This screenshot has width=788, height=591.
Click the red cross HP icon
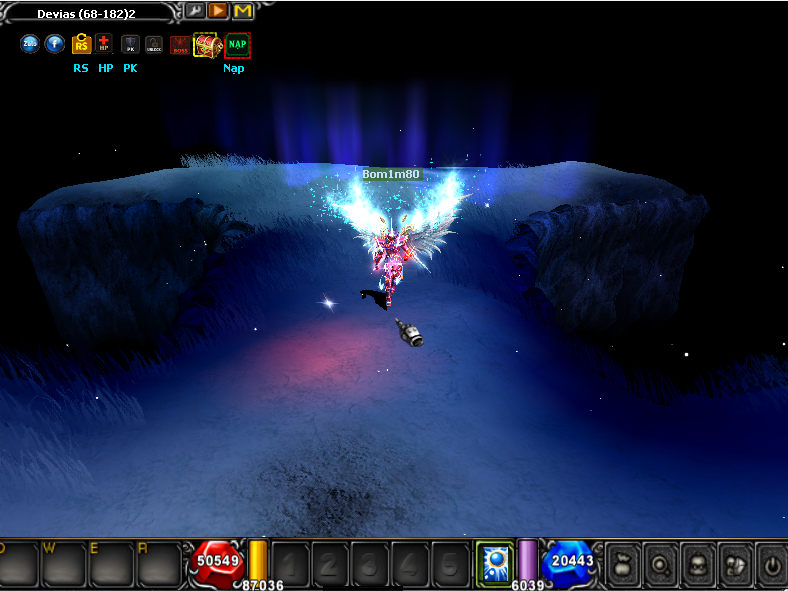104,44
